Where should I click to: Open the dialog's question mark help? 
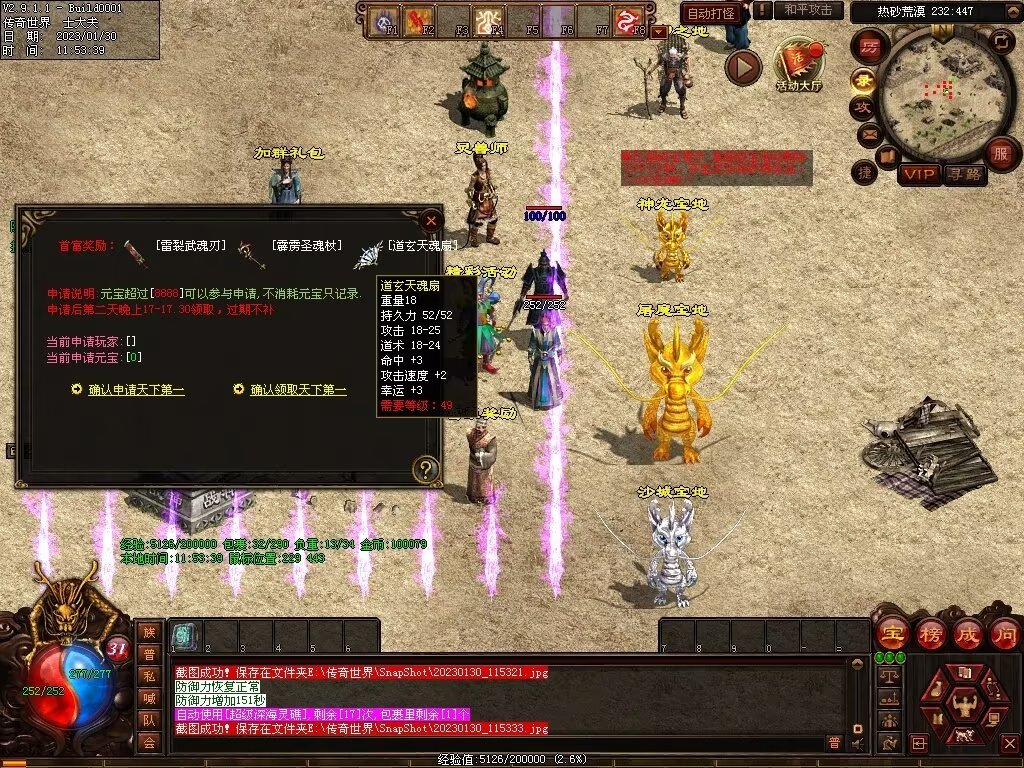click(427, 468)
